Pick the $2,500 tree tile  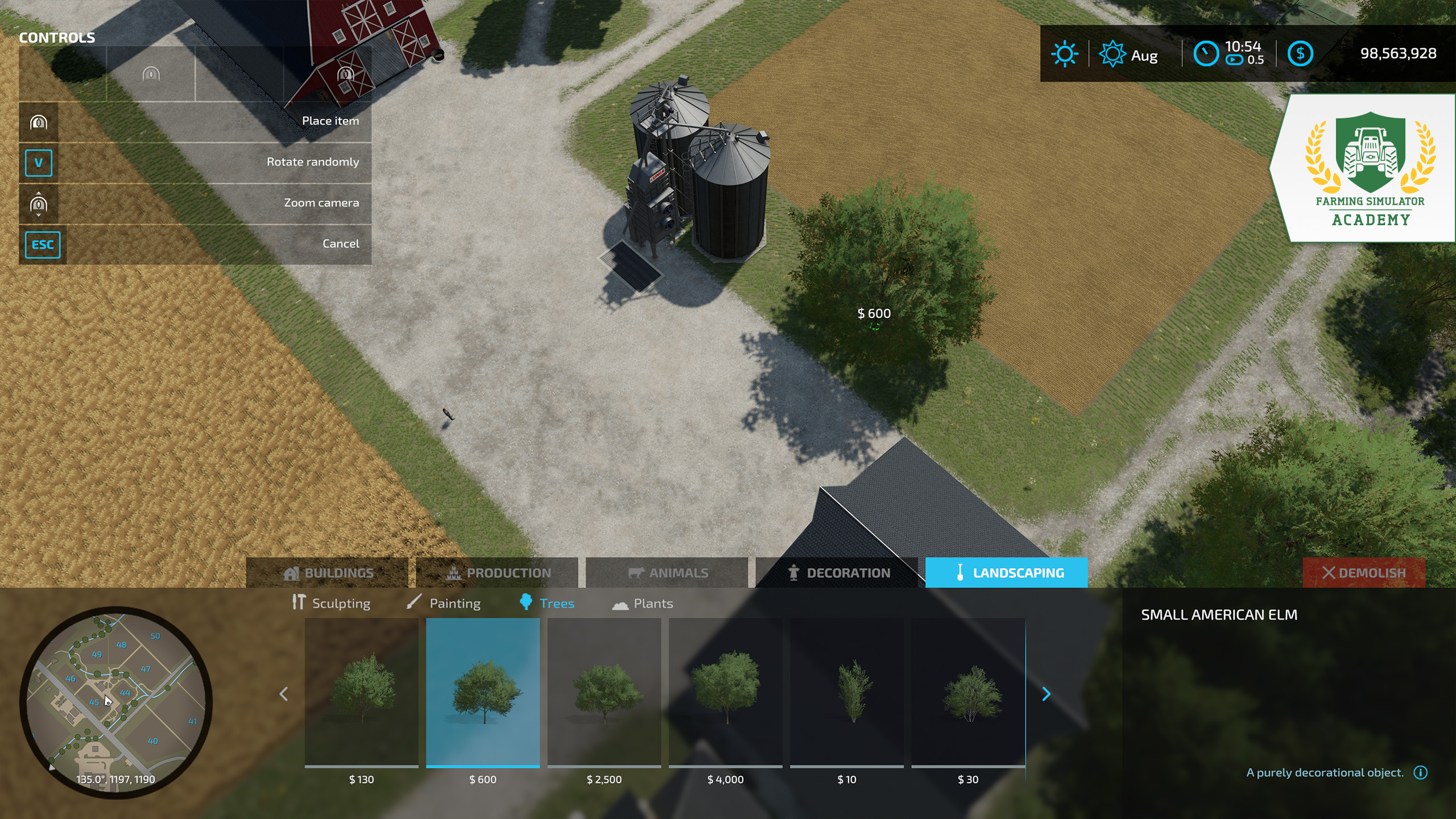[604, 693]
